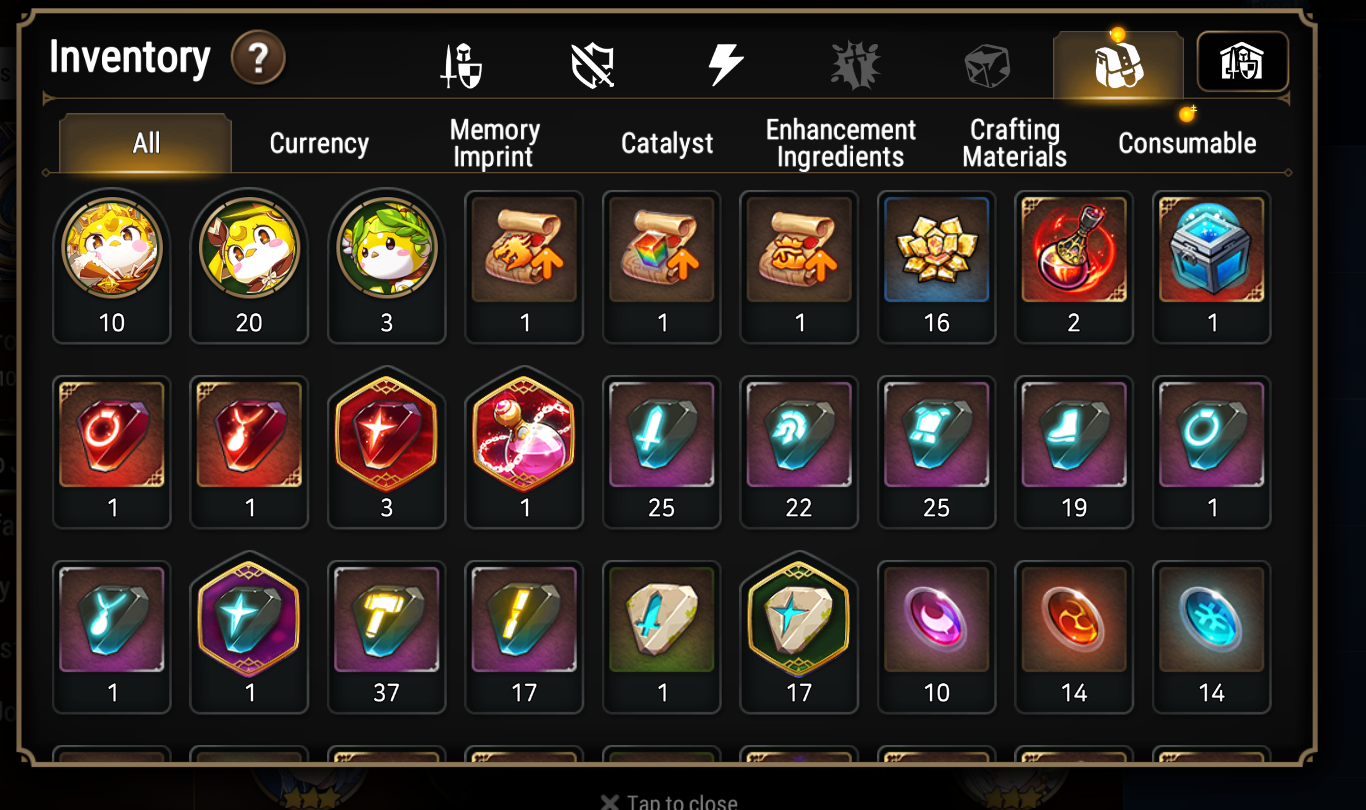This screenshot has width=1366, height=810.
Task: Click the gold hammer item showing 37
Action: tap(386, 622)
